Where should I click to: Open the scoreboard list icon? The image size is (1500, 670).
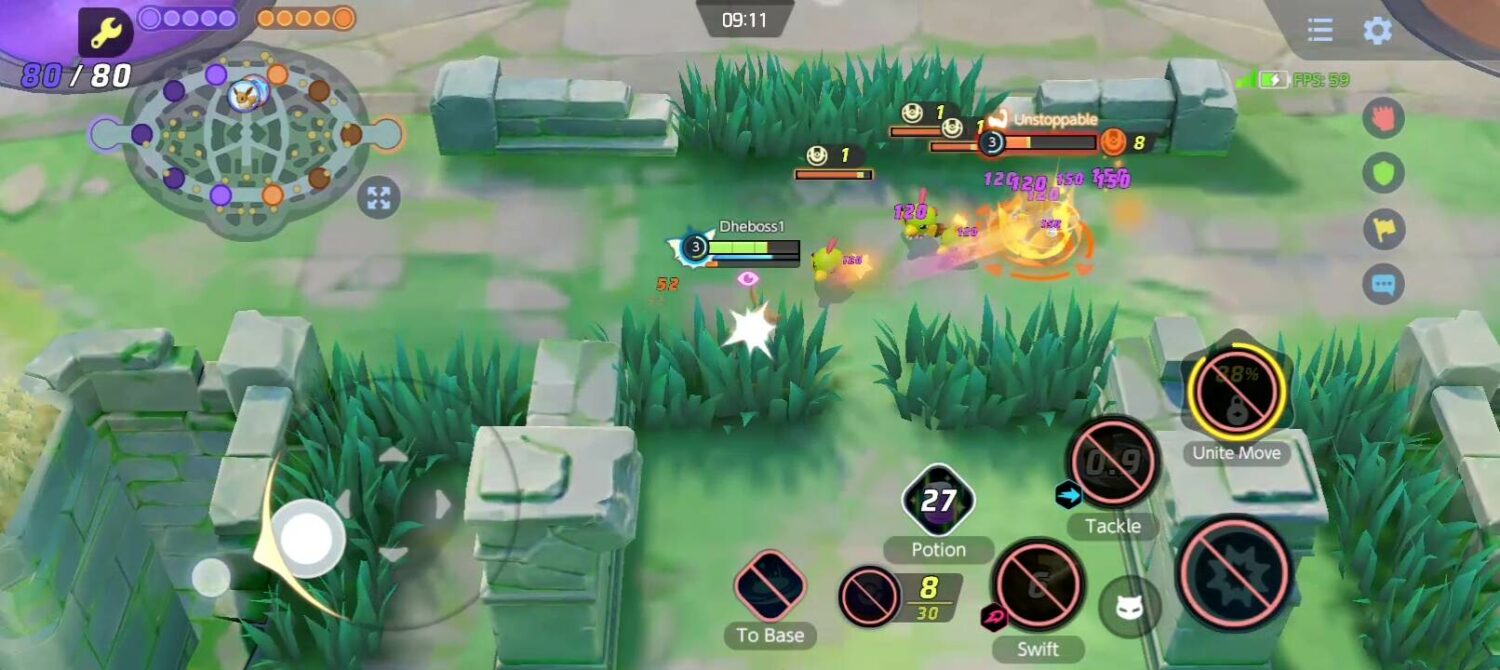[x=1320, y=30]
